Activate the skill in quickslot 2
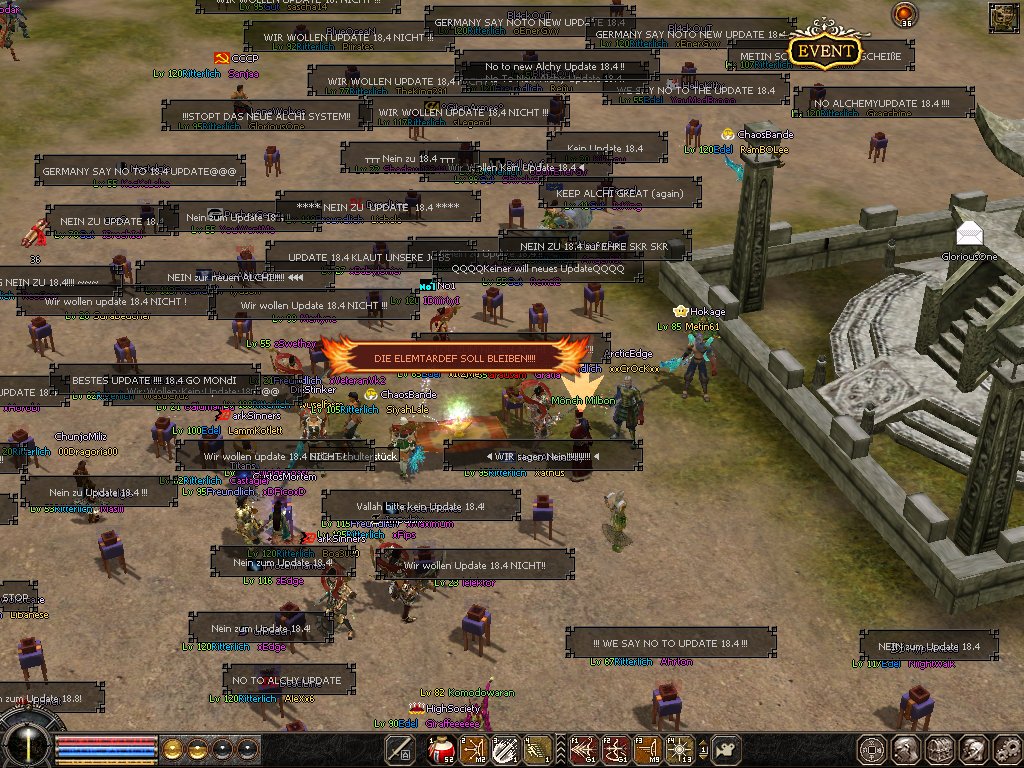 (472, 749)
